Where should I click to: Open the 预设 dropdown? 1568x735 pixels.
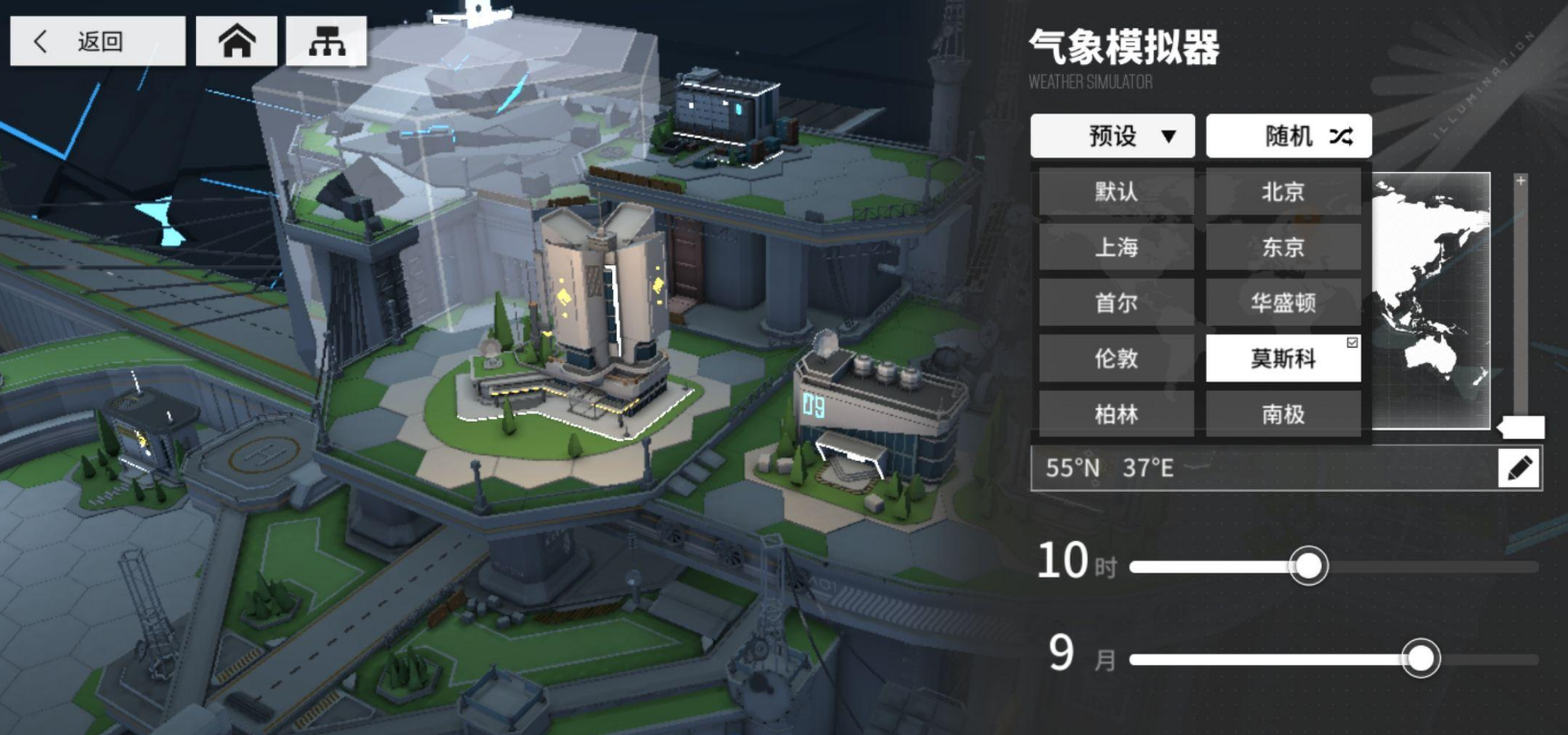click(1112, 135)
